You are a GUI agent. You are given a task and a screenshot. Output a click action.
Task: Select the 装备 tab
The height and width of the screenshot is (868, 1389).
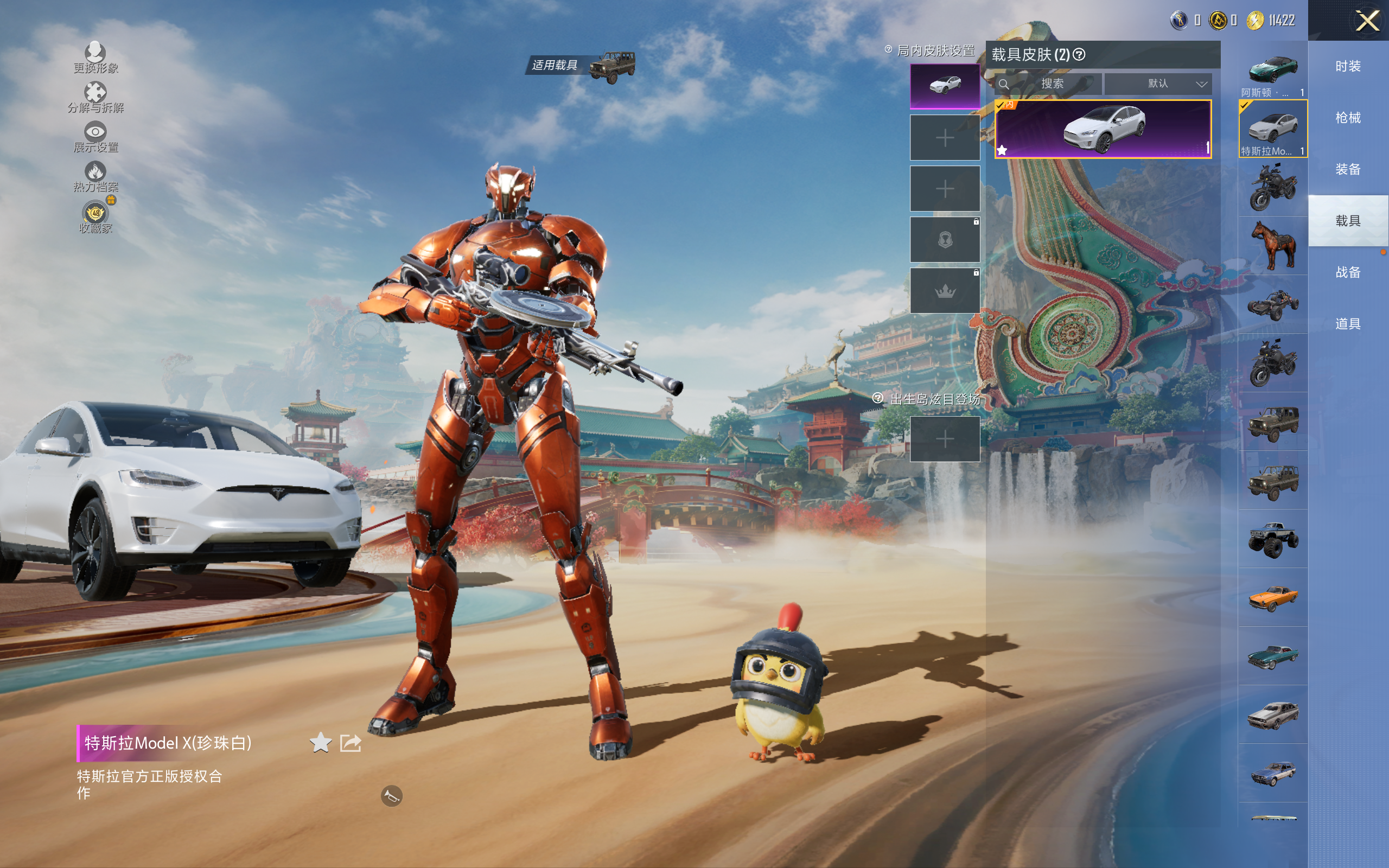pyautogui.click(x=1348, y=169)
